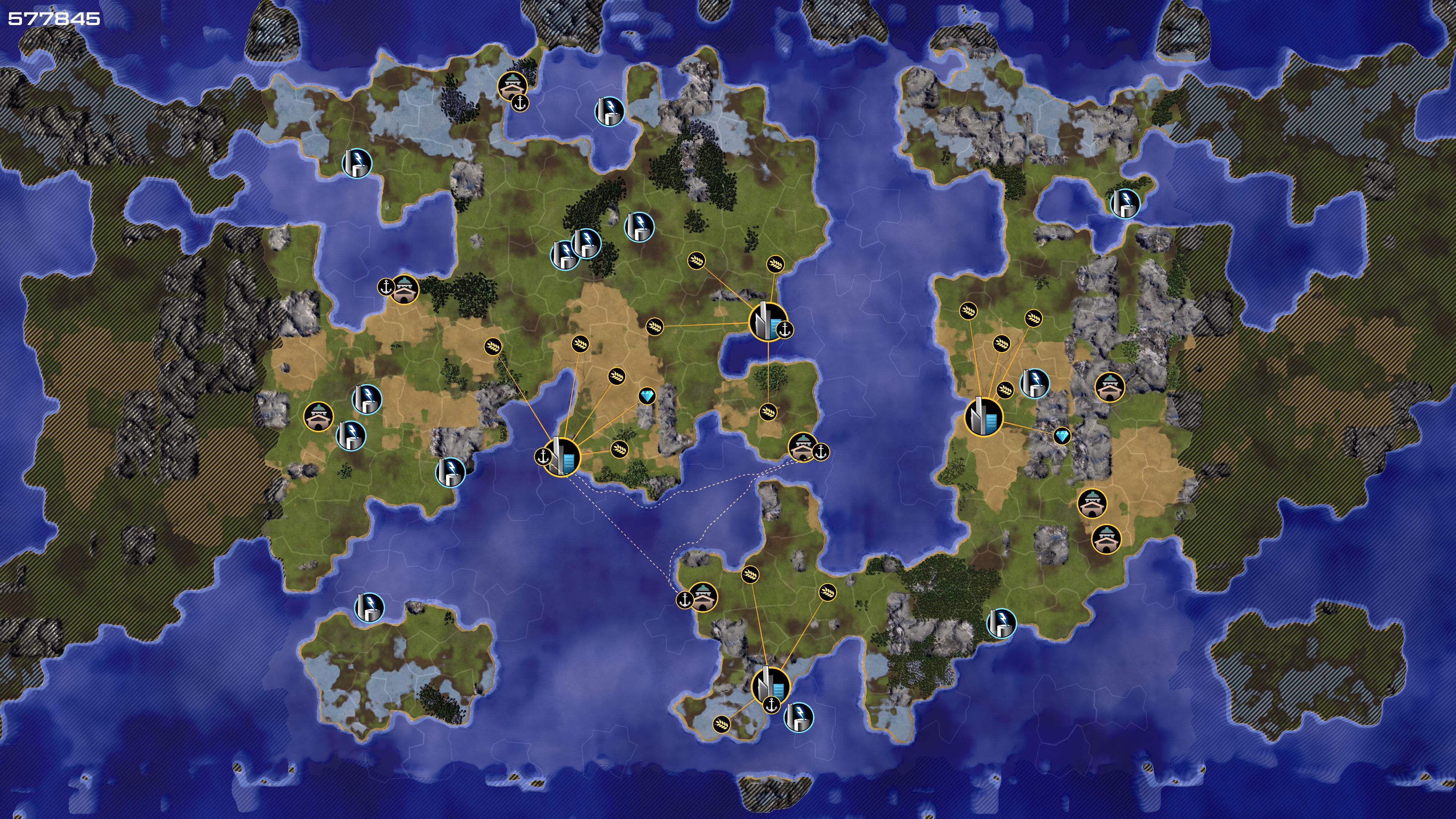Select the city marker with anchor on its left
Viewport: 1456px width, 819px height.
tap(562, 456)
